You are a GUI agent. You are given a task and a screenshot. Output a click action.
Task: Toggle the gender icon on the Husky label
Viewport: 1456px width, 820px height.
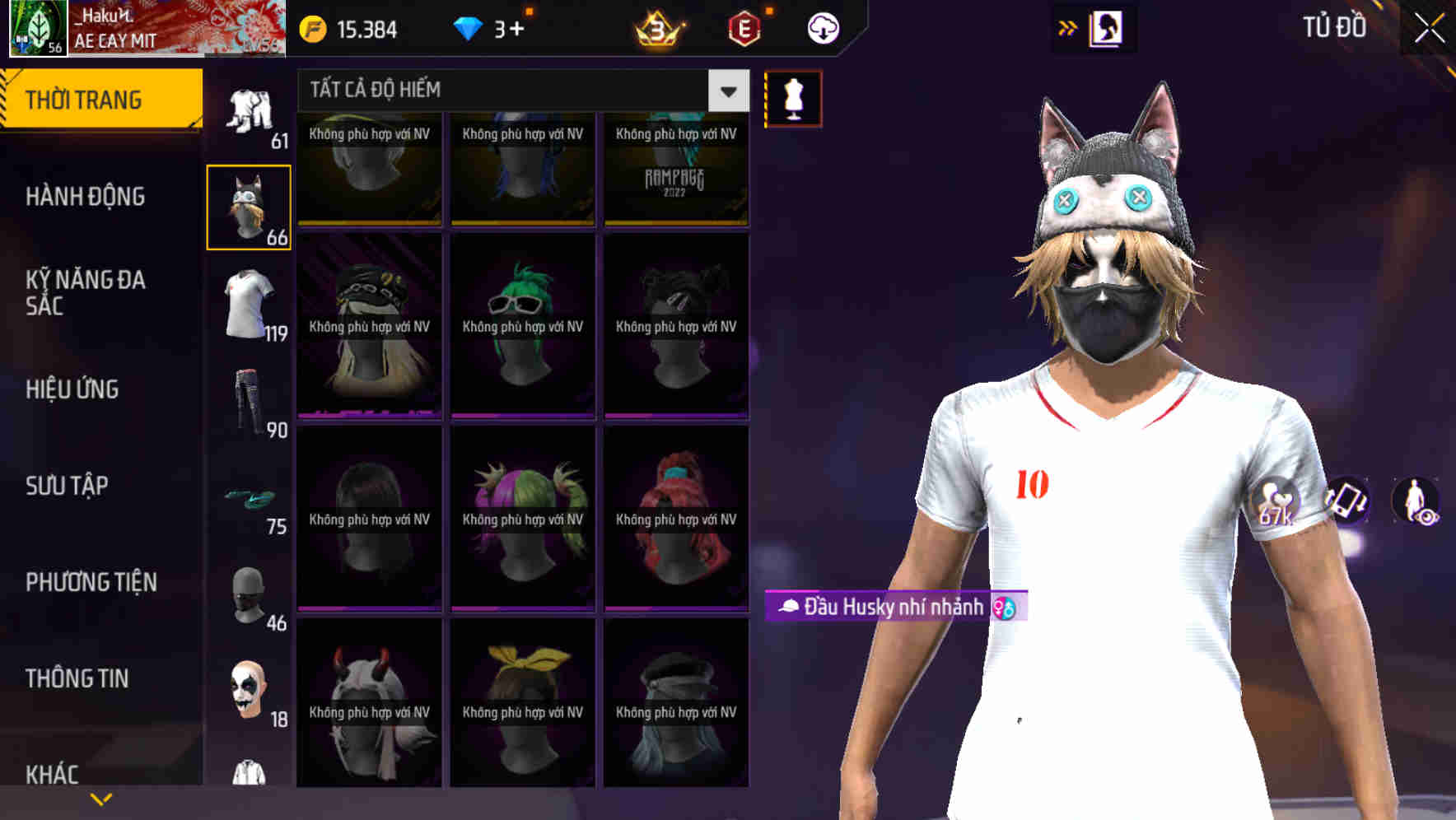click(1004, 608)
